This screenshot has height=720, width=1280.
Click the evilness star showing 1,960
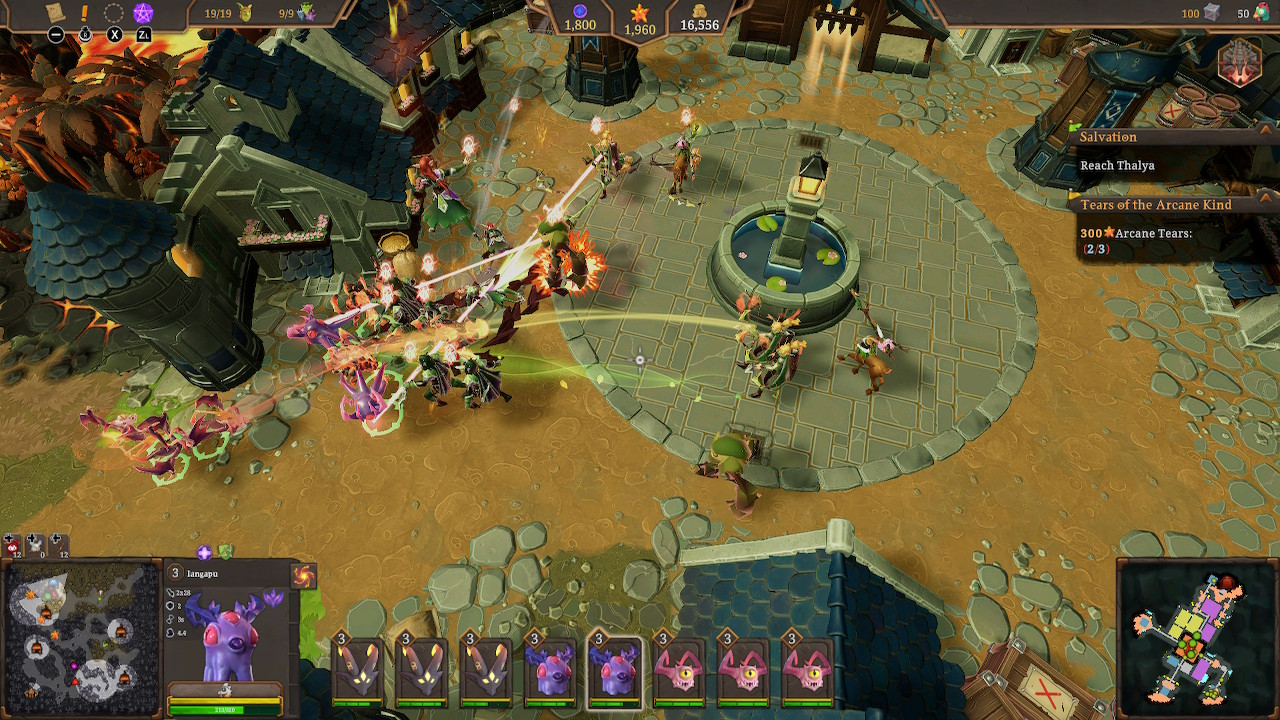coord(638,20)
